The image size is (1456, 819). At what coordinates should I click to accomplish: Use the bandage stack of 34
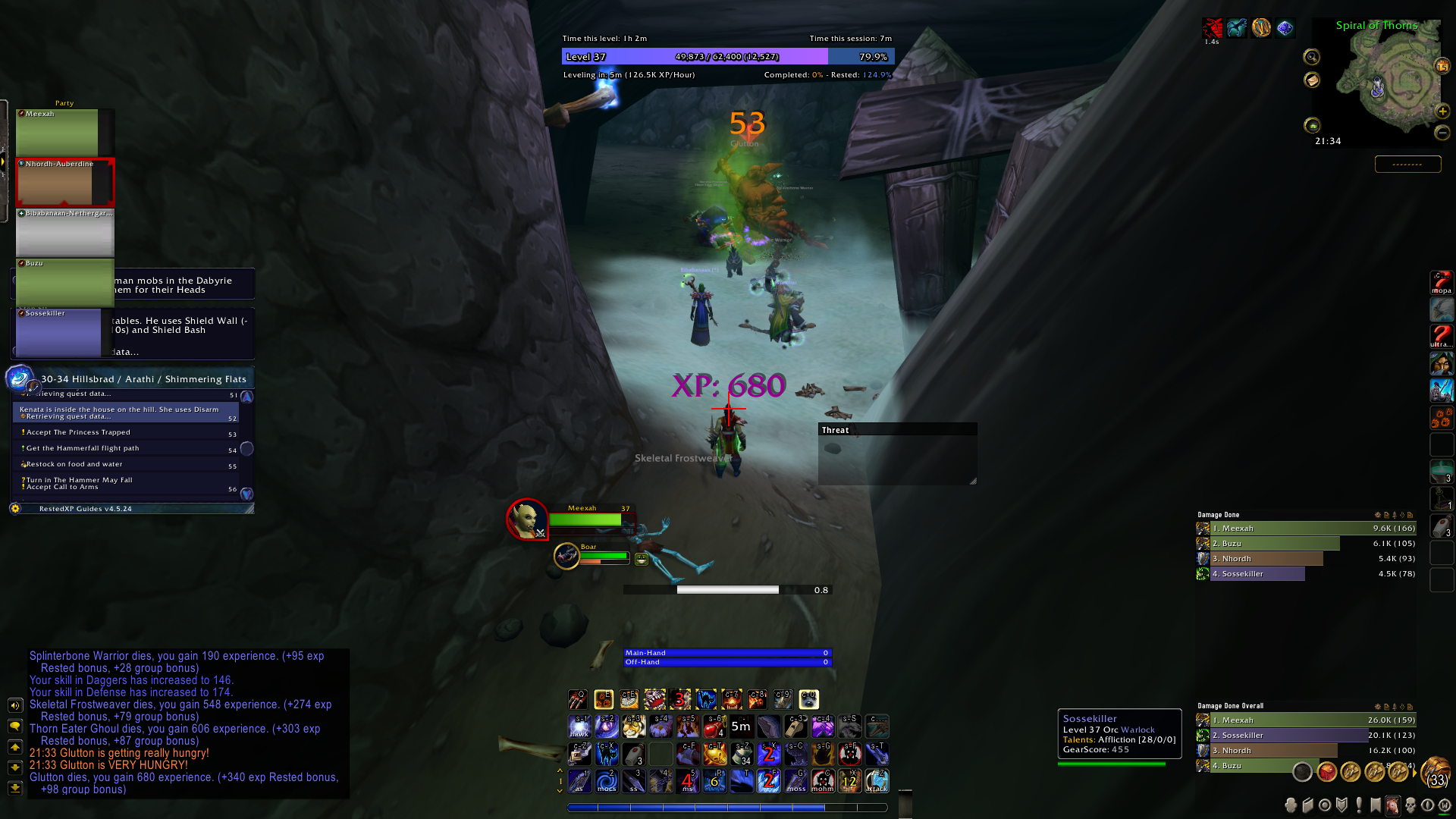[742, 753]
